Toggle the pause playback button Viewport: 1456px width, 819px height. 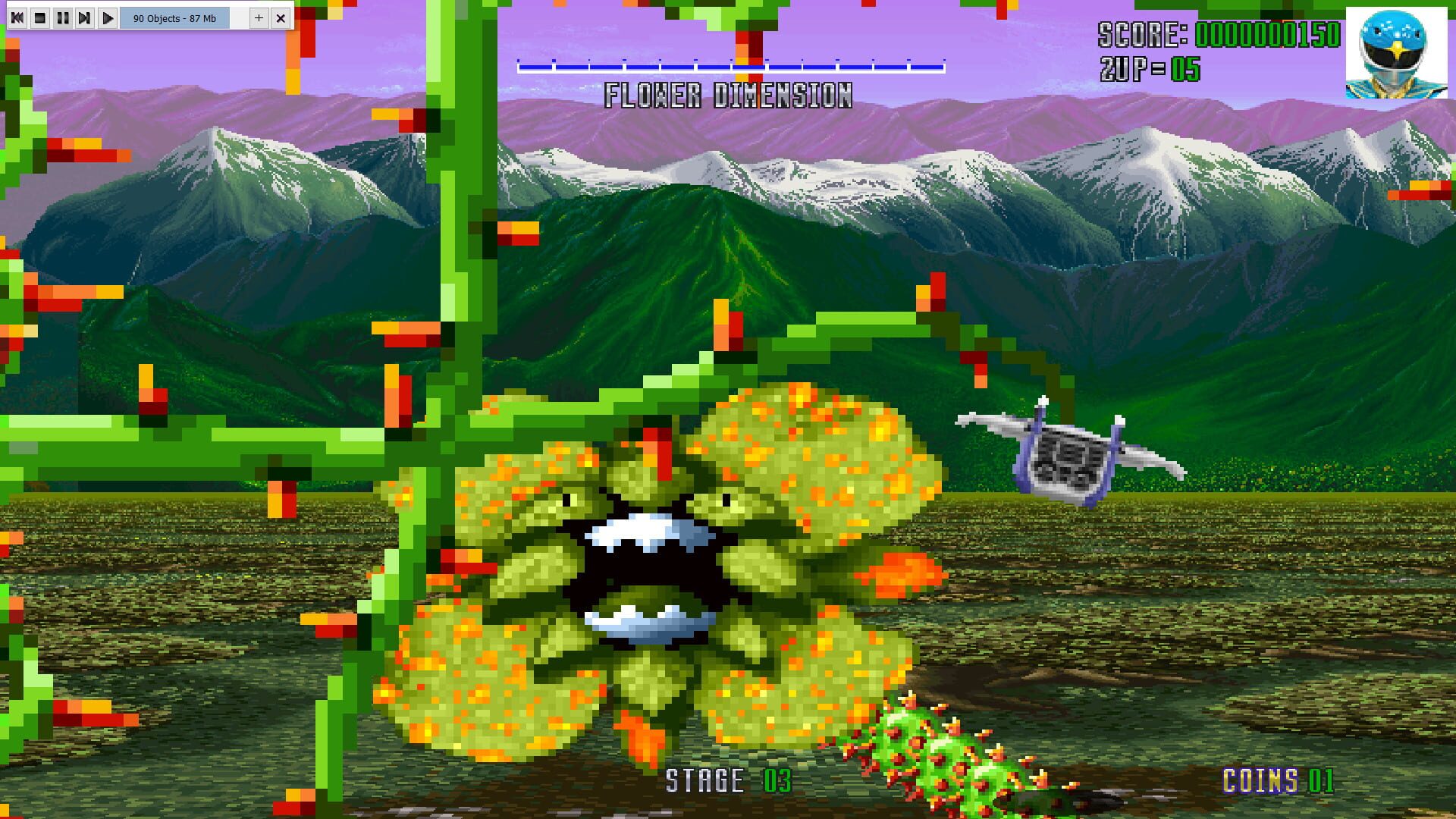[x=62, y=18]
